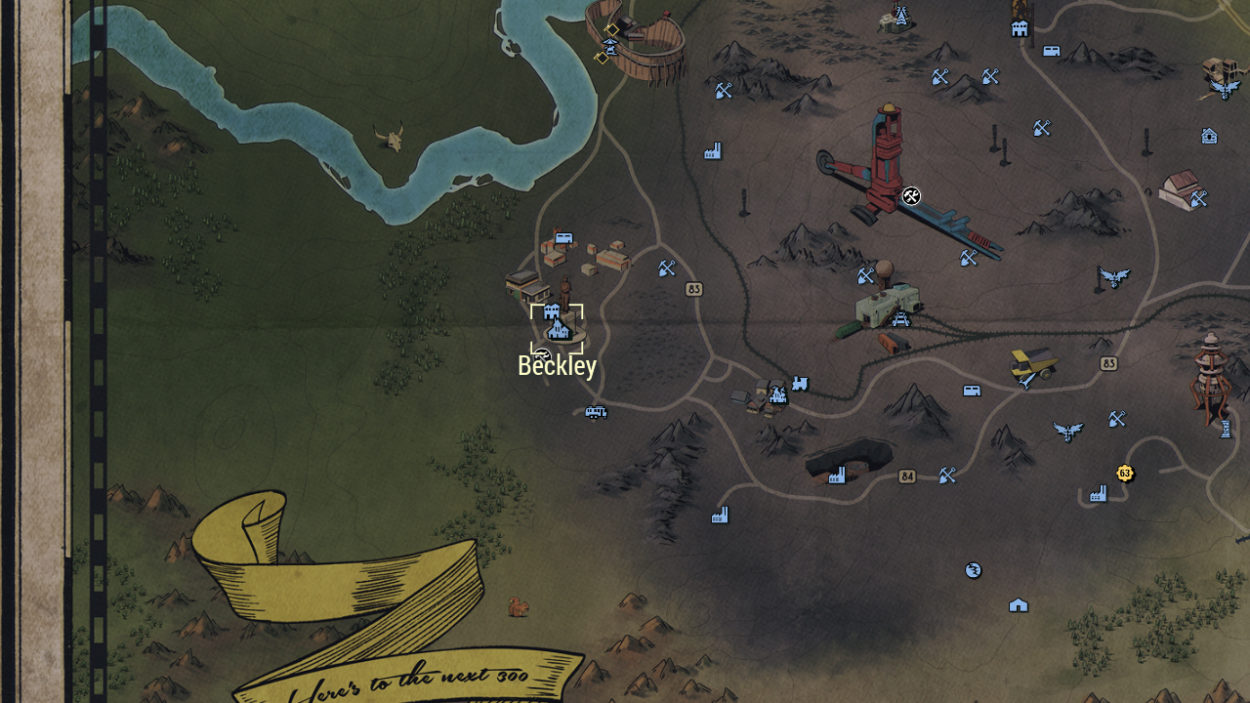
Task: Click the yellow Vault 63 marker
Action: [1125, 472]
